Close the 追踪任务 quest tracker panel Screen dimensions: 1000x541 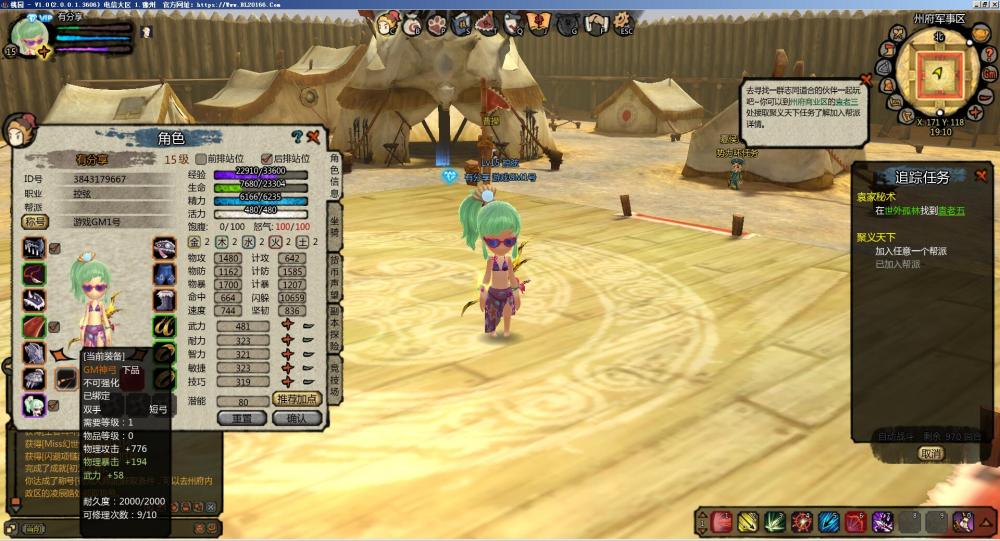[x=981, y=176]
